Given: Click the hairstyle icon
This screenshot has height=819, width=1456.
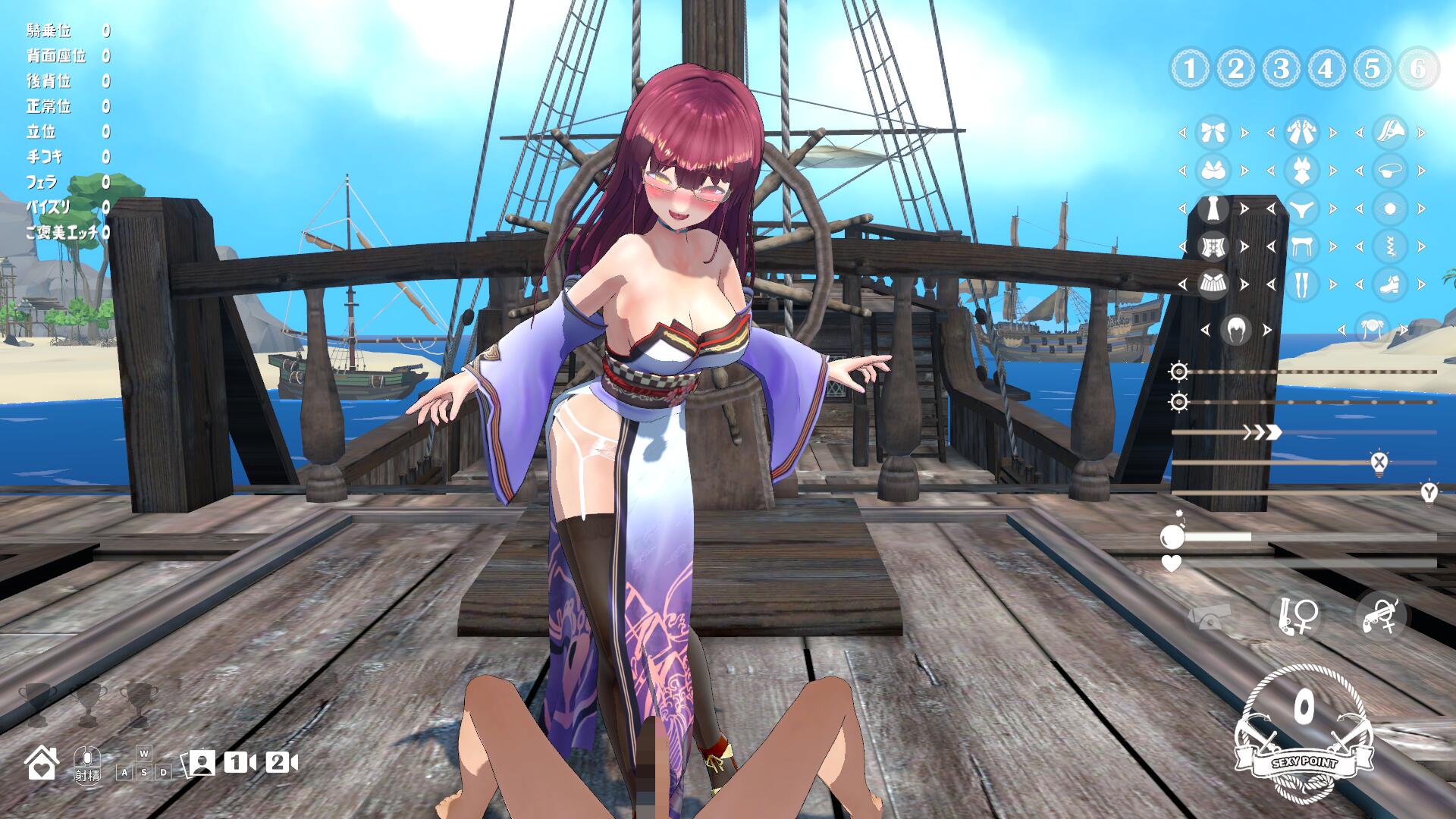Looking at the screenshot, I should coord(1235,330).
